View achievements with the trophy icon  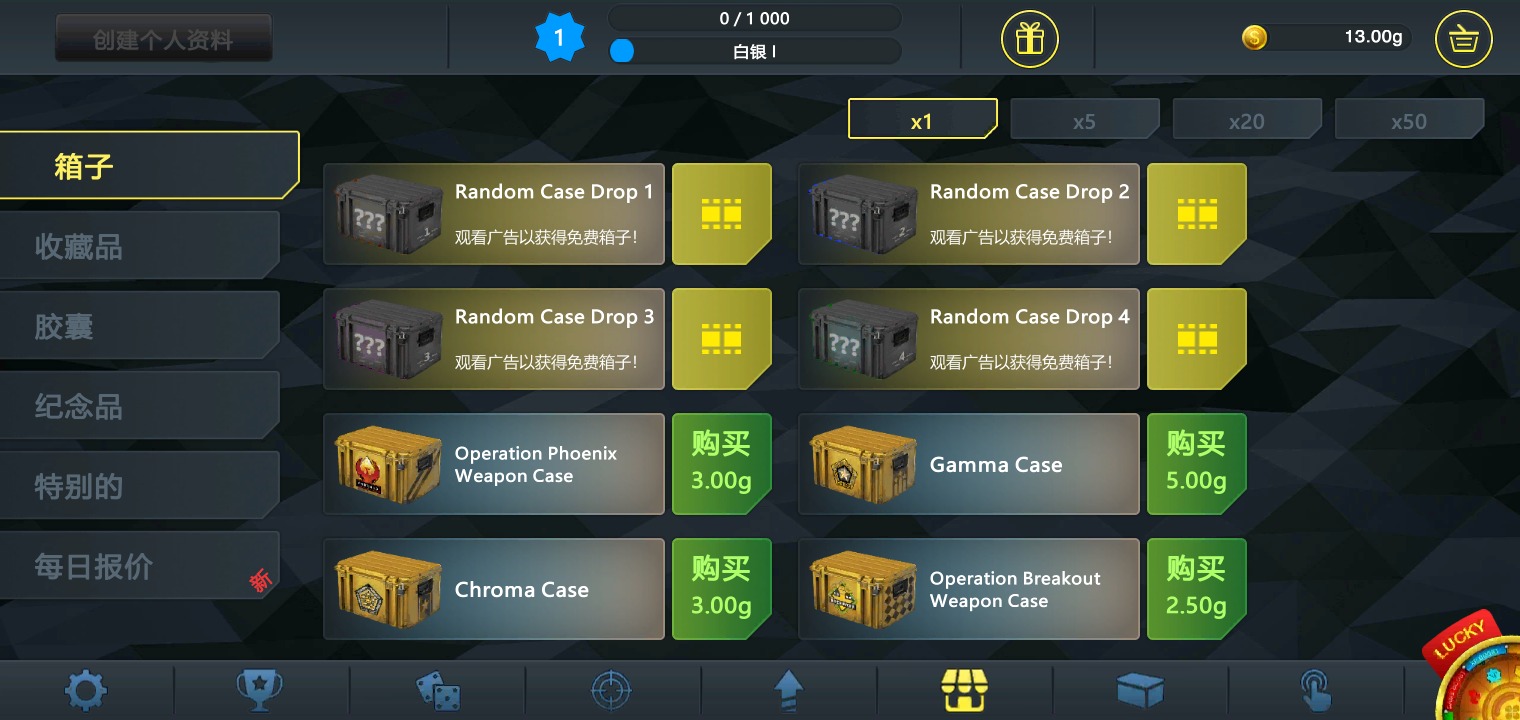click(x=260, y=690)
